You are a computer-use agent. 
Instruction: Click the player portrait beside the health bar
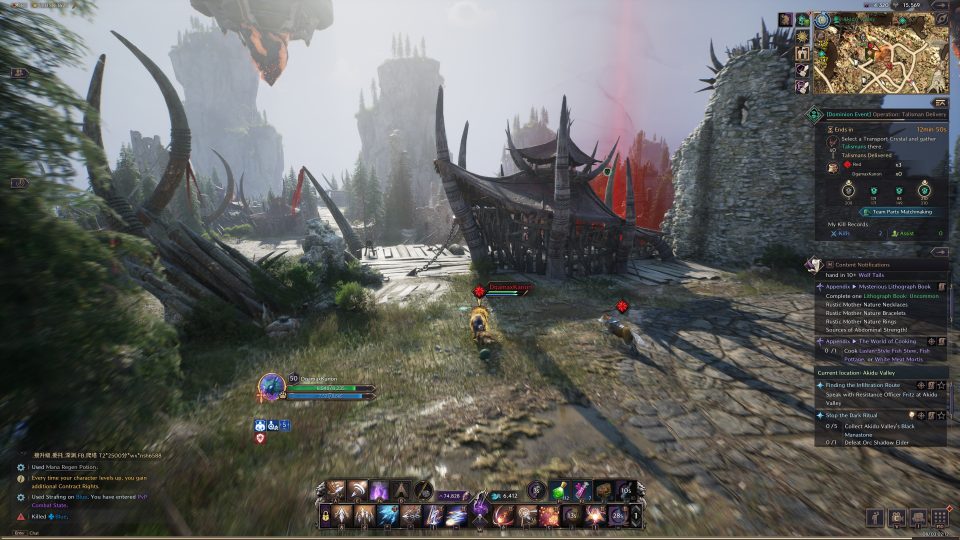(271, 386)
